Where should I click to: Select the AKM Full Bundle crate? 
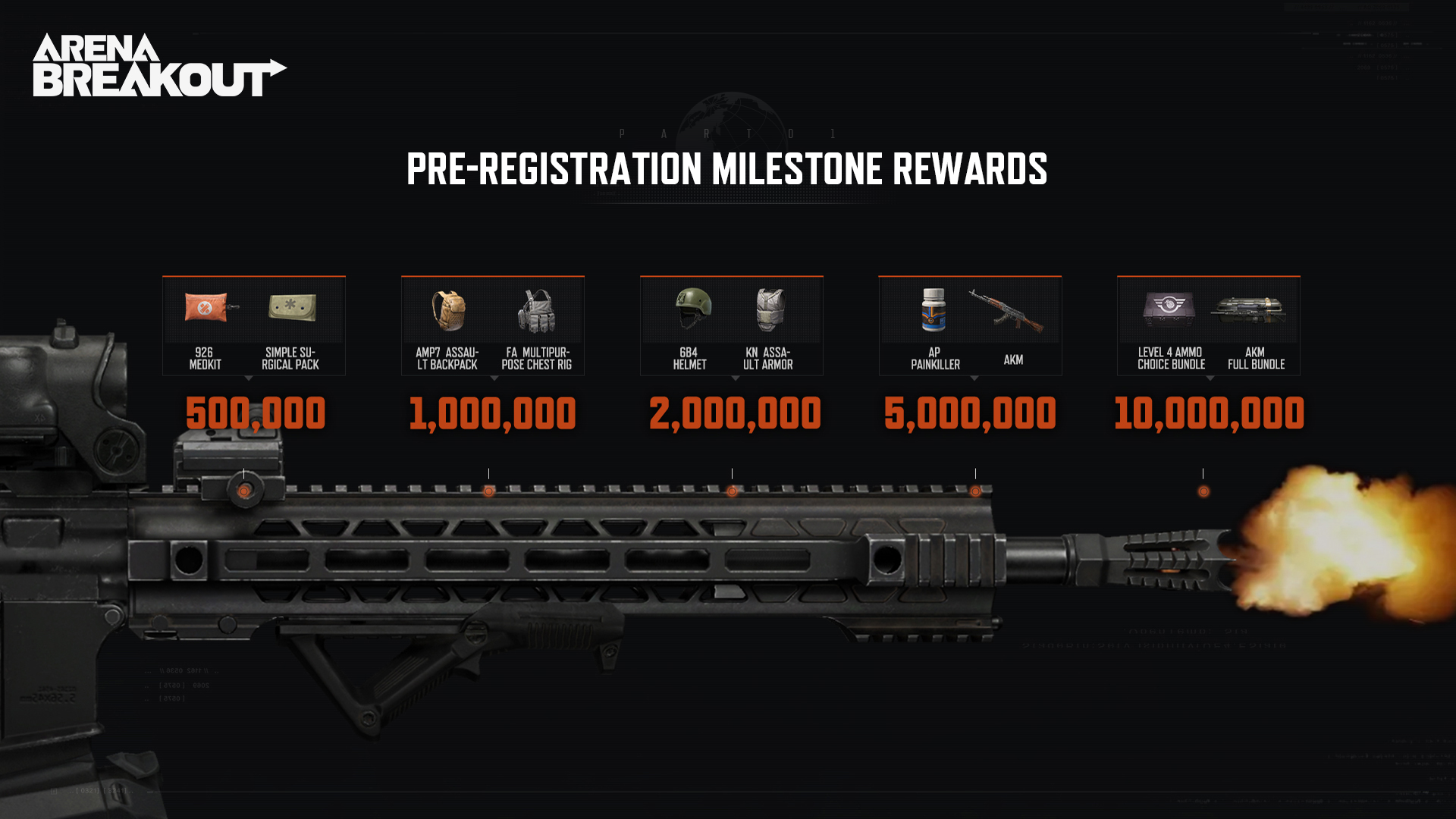click(1248, 309)
